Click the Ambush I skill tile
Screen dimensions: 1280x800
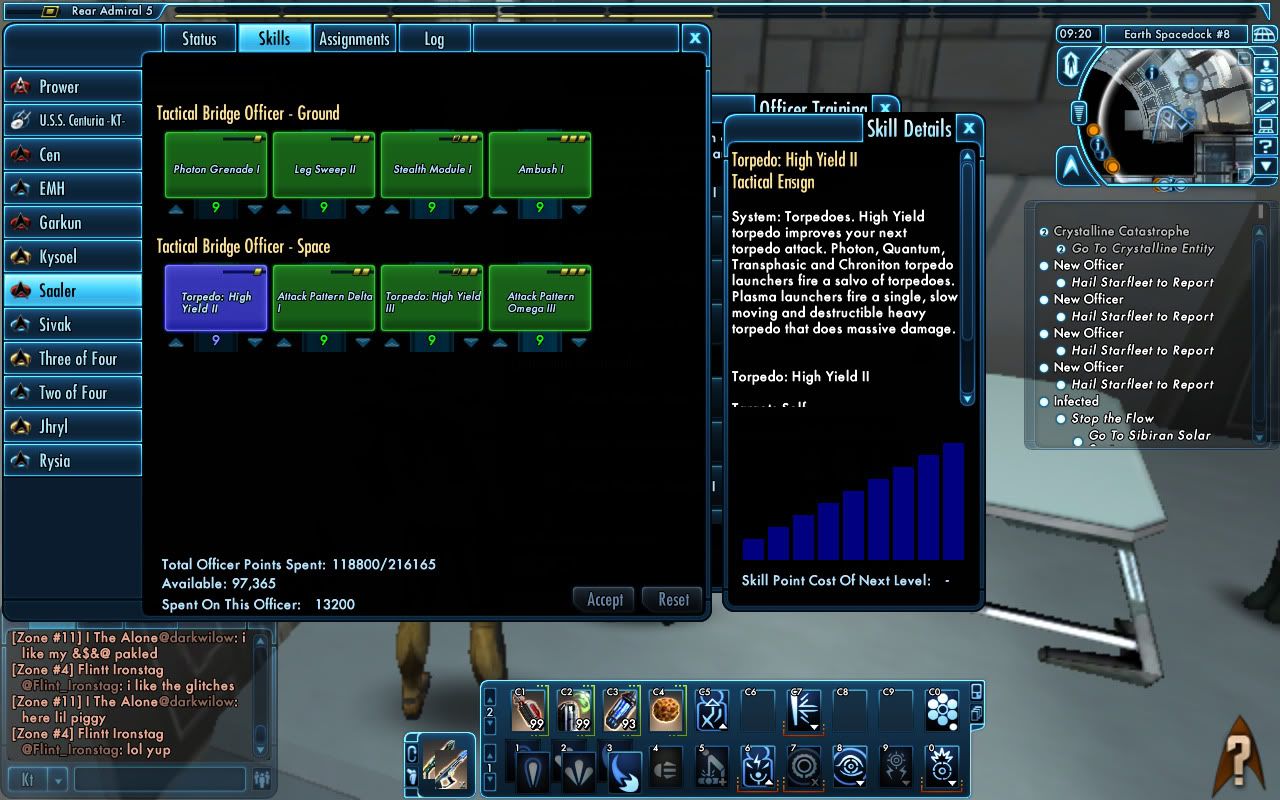540,166
